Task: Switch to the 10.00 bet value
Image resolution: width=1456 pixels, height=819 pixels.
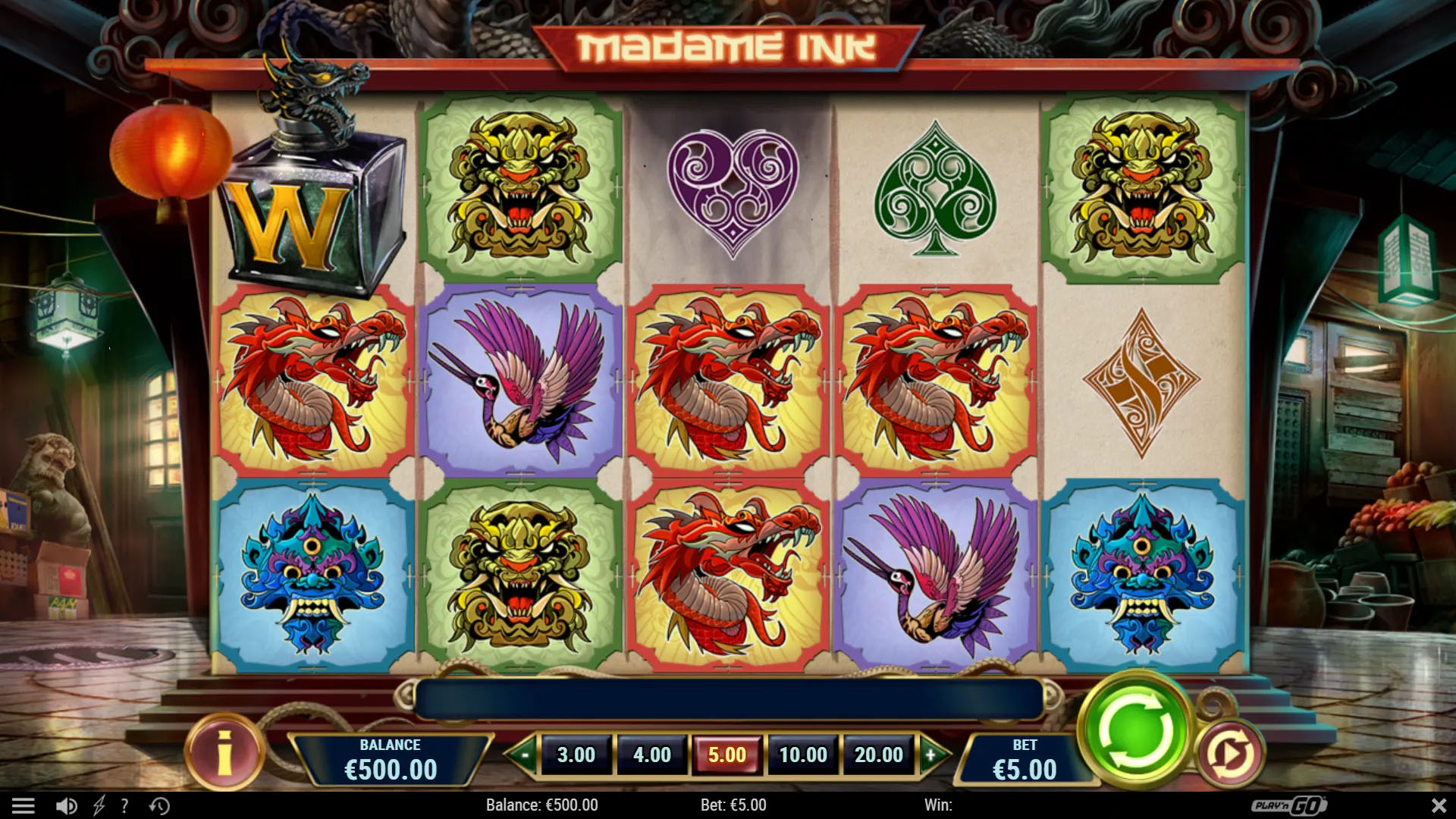Action: tap(803, 755)
